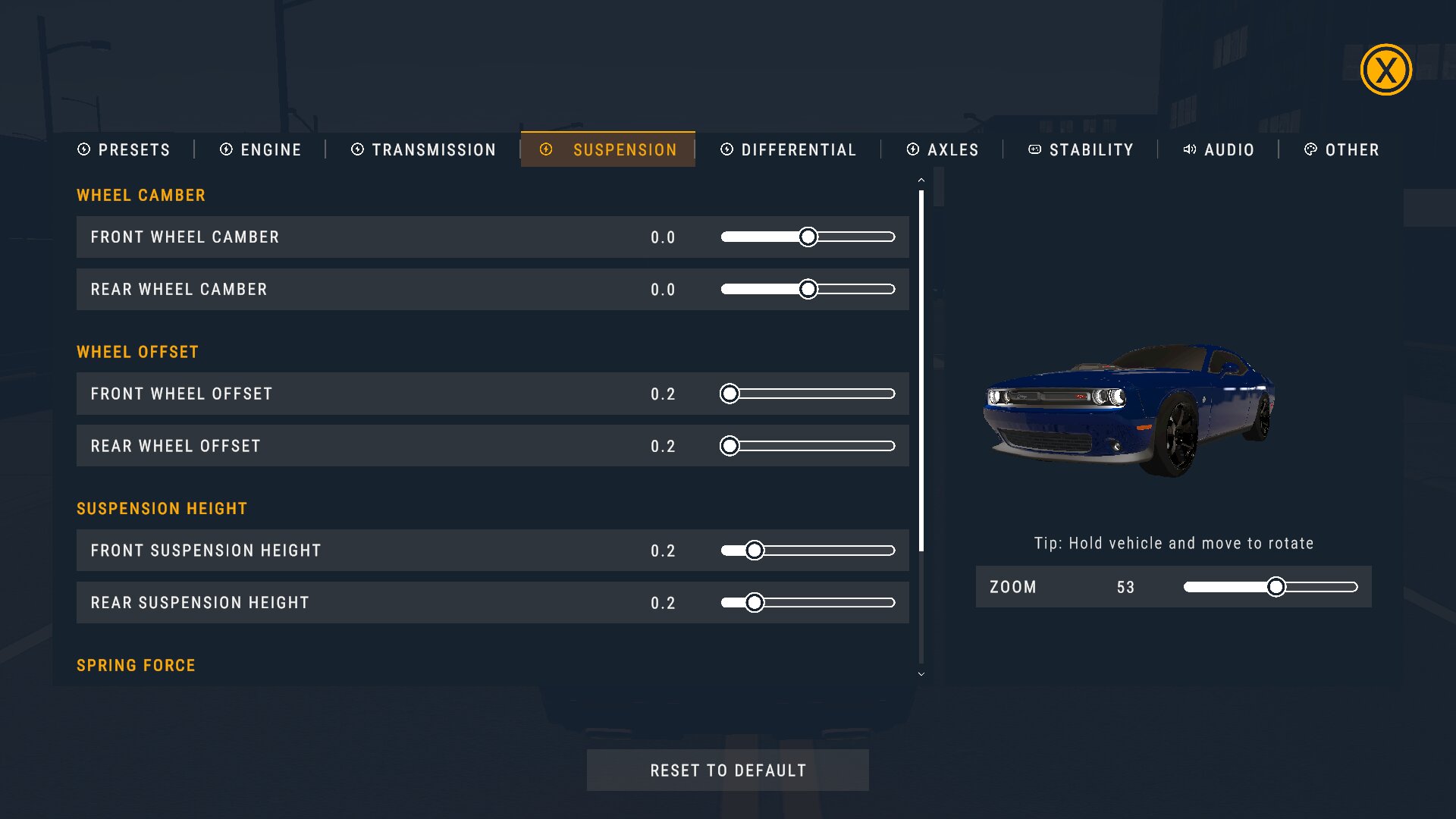The width and height of the screenshot is (1456, 819).
Task: Reset to Default settings
Action: coord(728,770)
